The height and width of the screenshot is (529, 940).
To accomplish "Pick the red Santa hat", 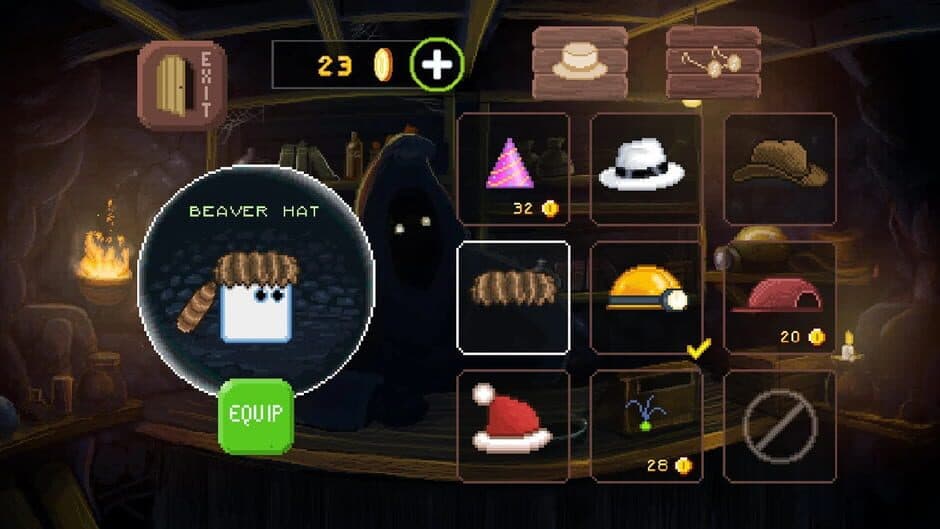I will (513, 426).
